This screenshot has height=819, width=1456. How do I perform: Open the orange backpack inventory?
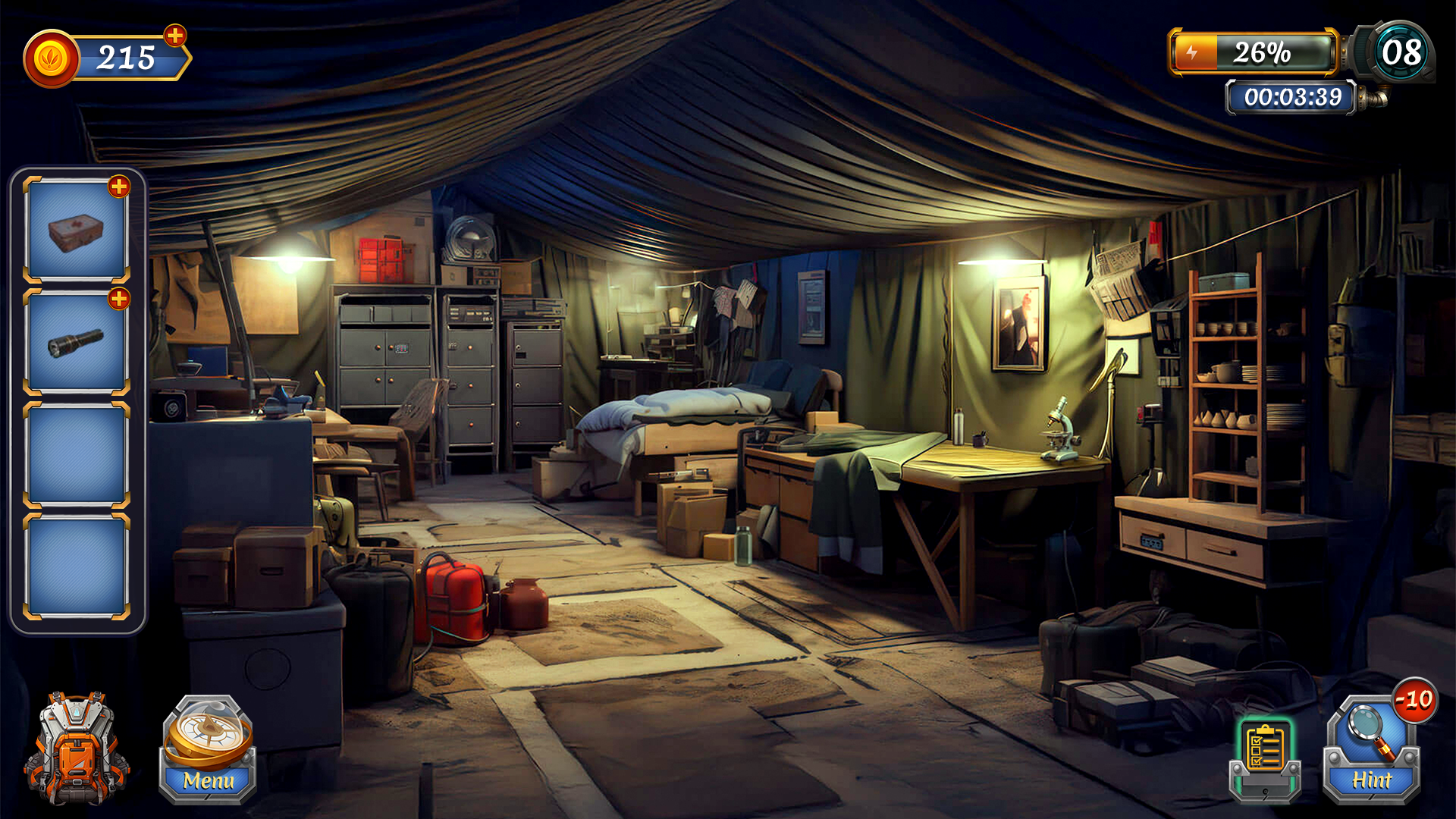76,748
